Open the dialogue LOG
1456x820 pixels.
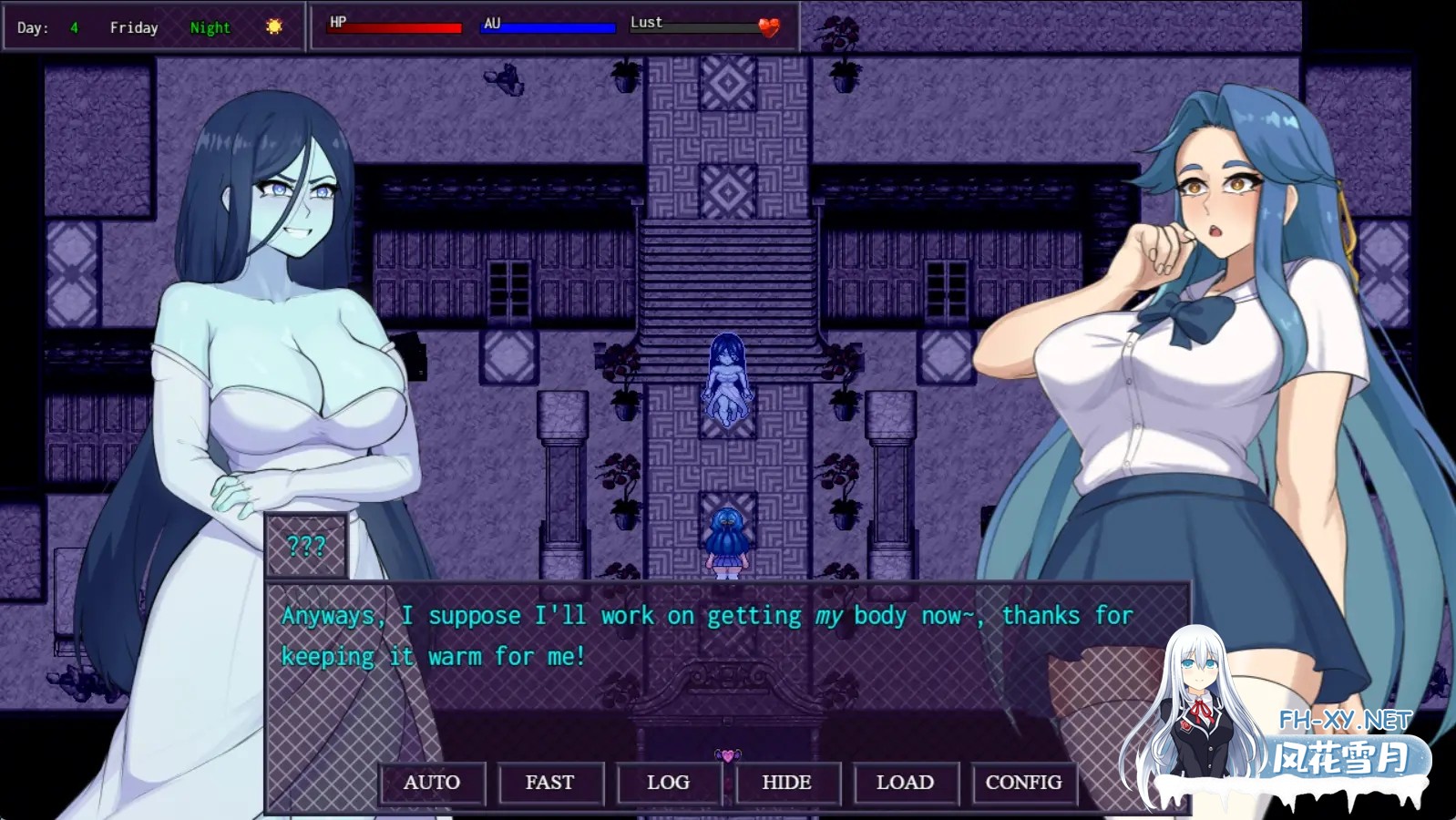[668, 783]
